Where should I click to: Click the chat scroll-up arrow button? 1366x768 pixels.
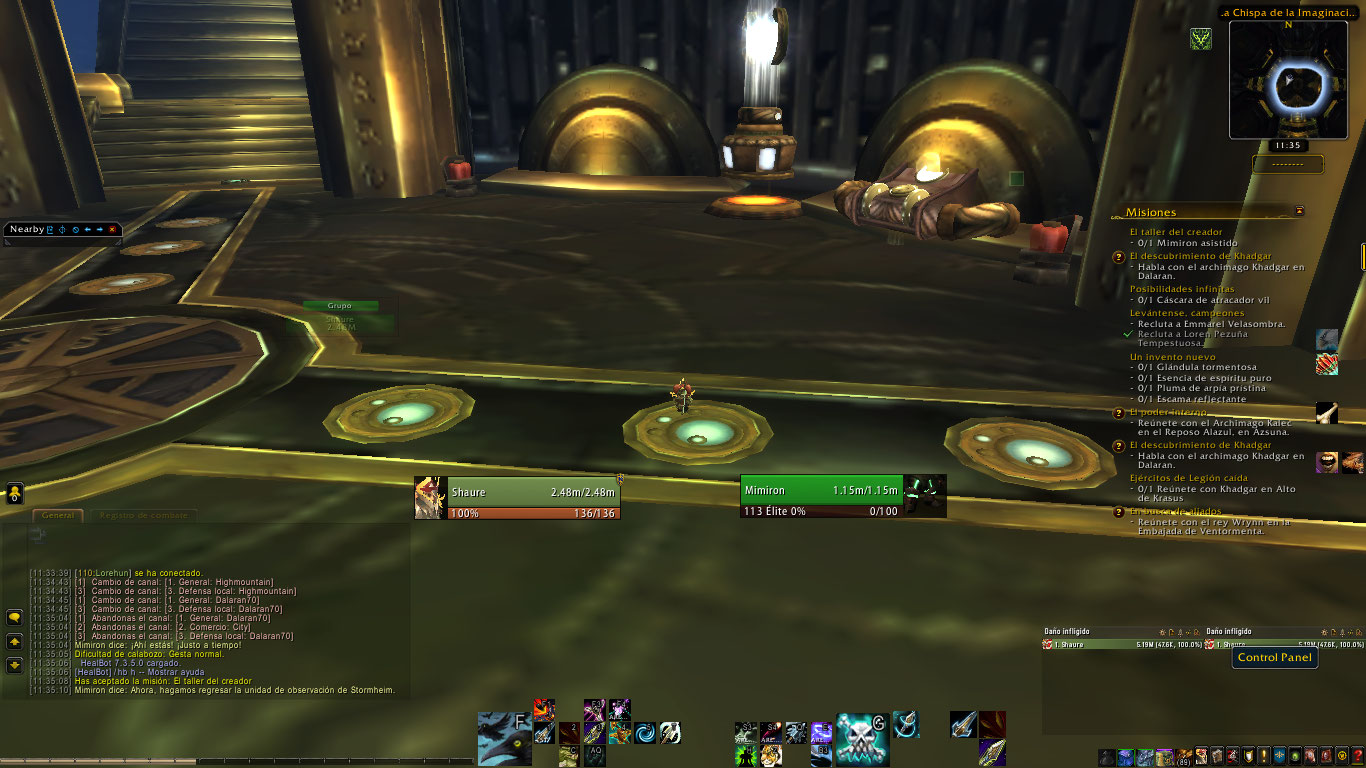(x=15, y=641)
